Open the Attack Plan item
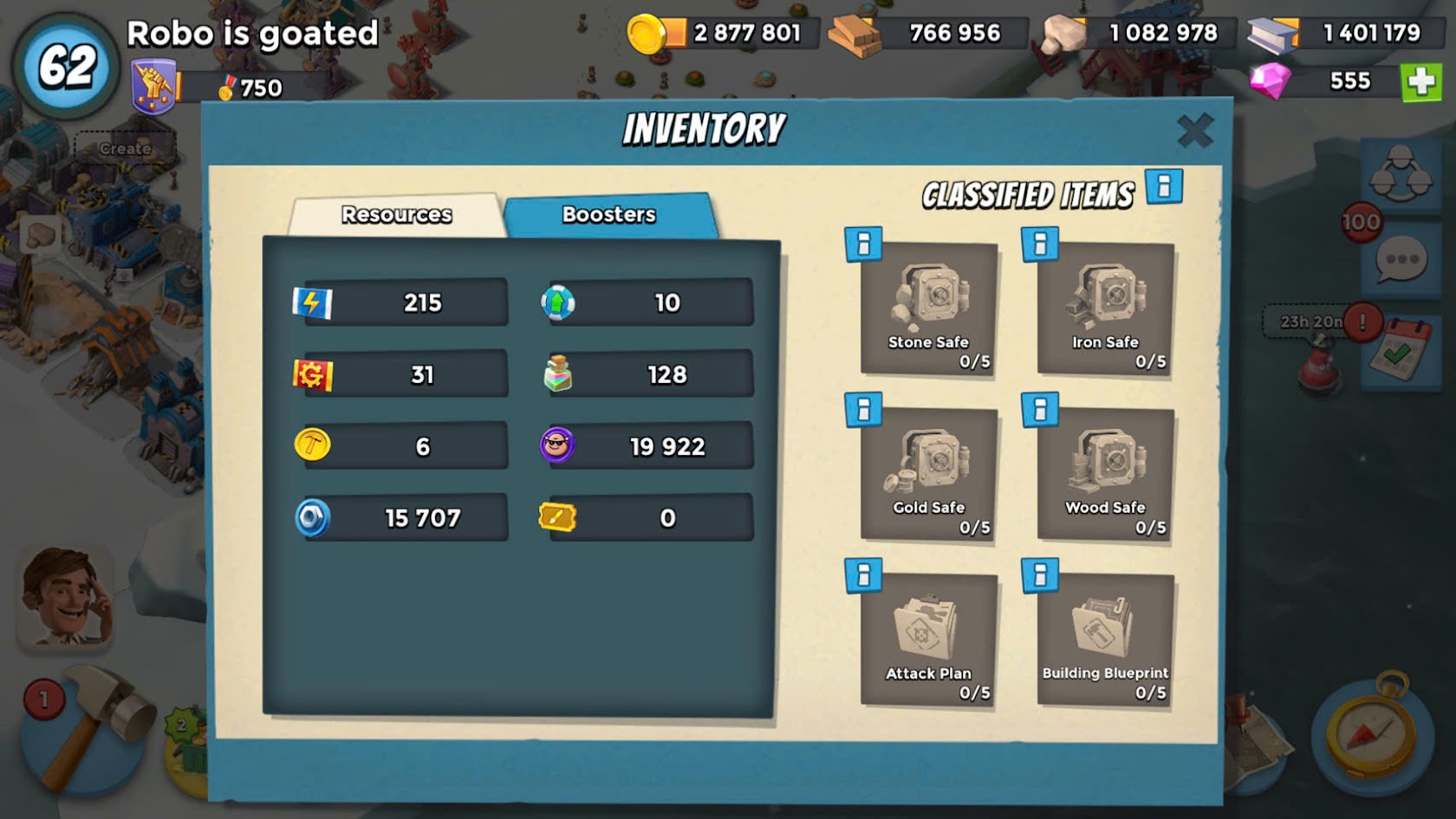Viewport: 1456px width, 819px height. pyautogui.click(x=928, y=641)
